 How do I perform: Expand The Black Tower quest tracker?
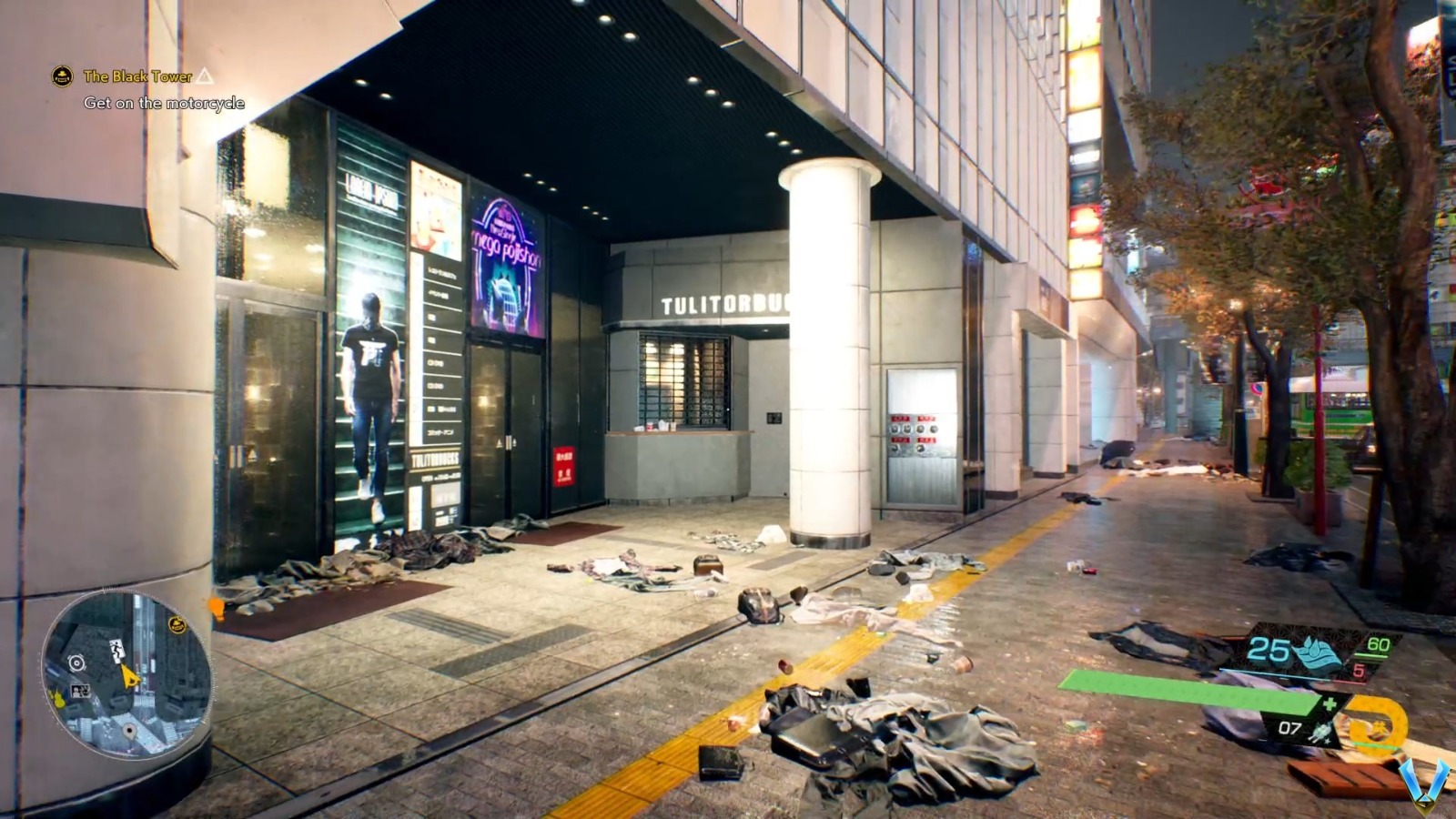pyautogui.click(x=136, y=78)
